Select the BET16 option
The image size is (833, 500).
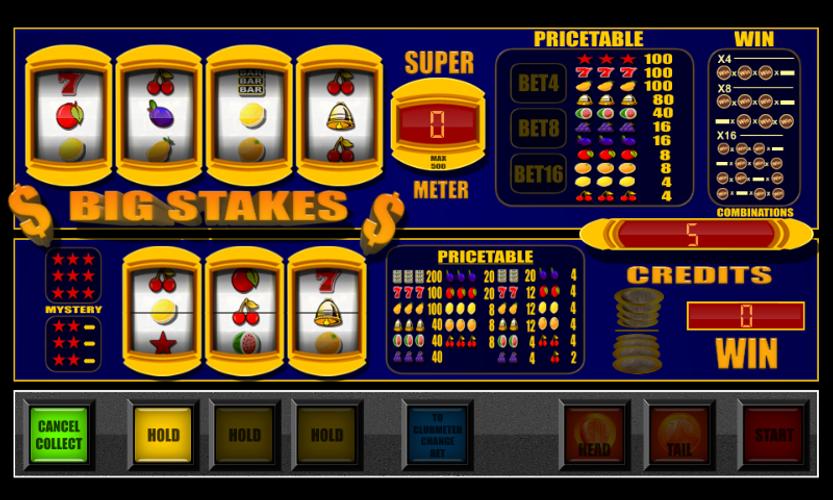click(538, 174)
